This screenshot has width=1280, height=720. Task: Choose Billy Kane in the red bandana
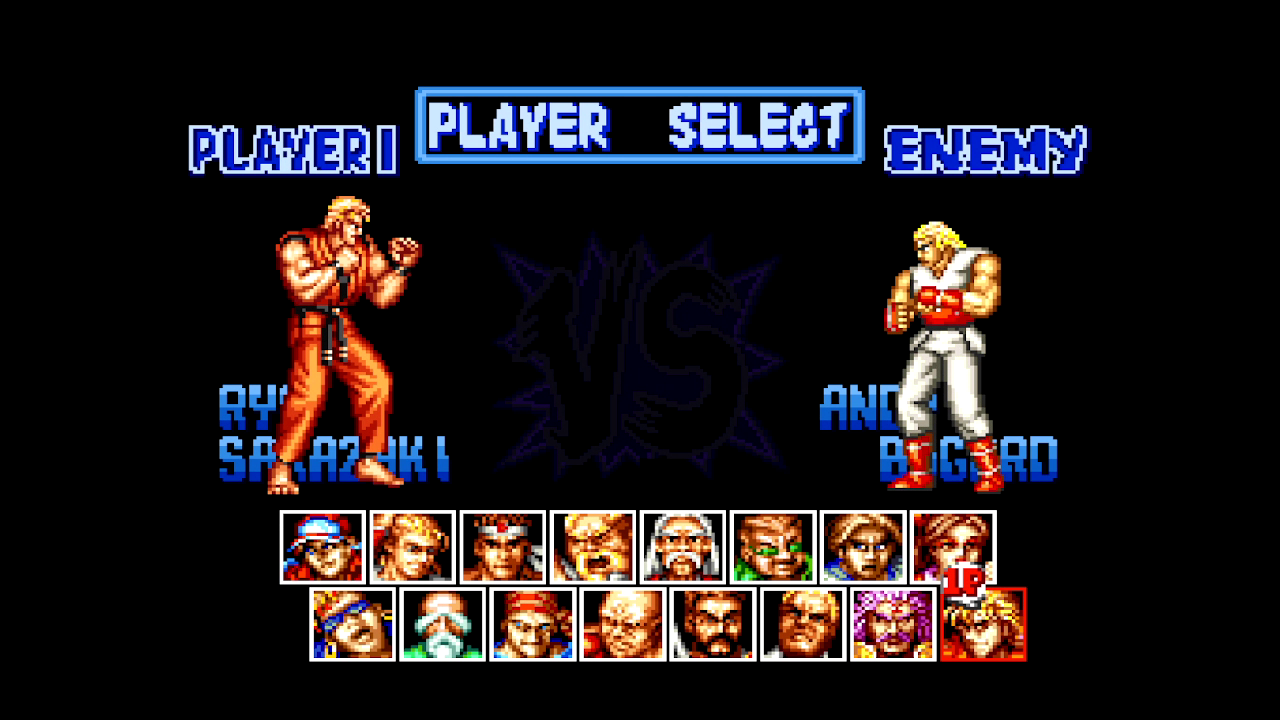[x=532, y=624]
